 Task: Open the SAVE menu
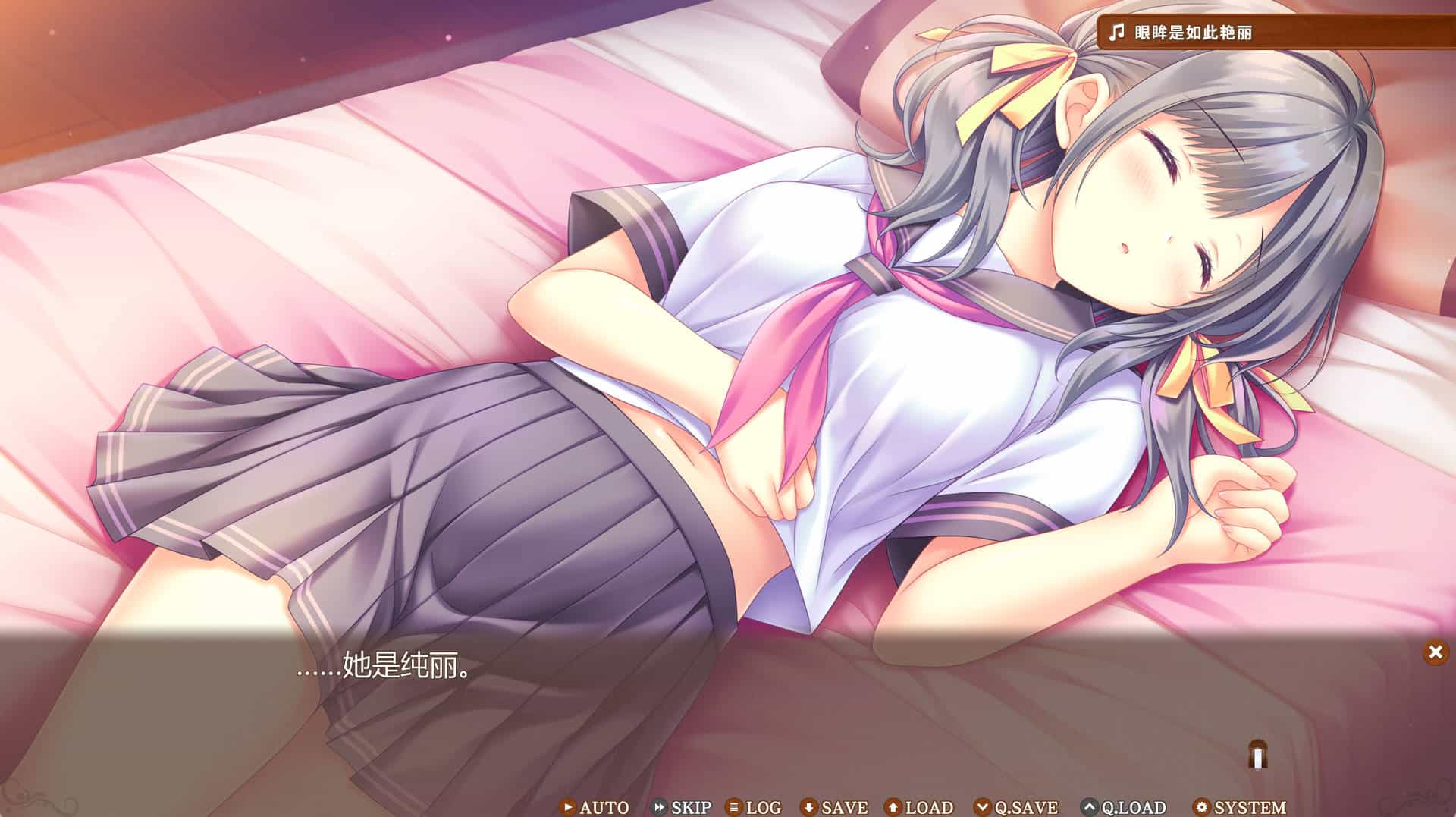pyautogui.click(x=835, y=807)
